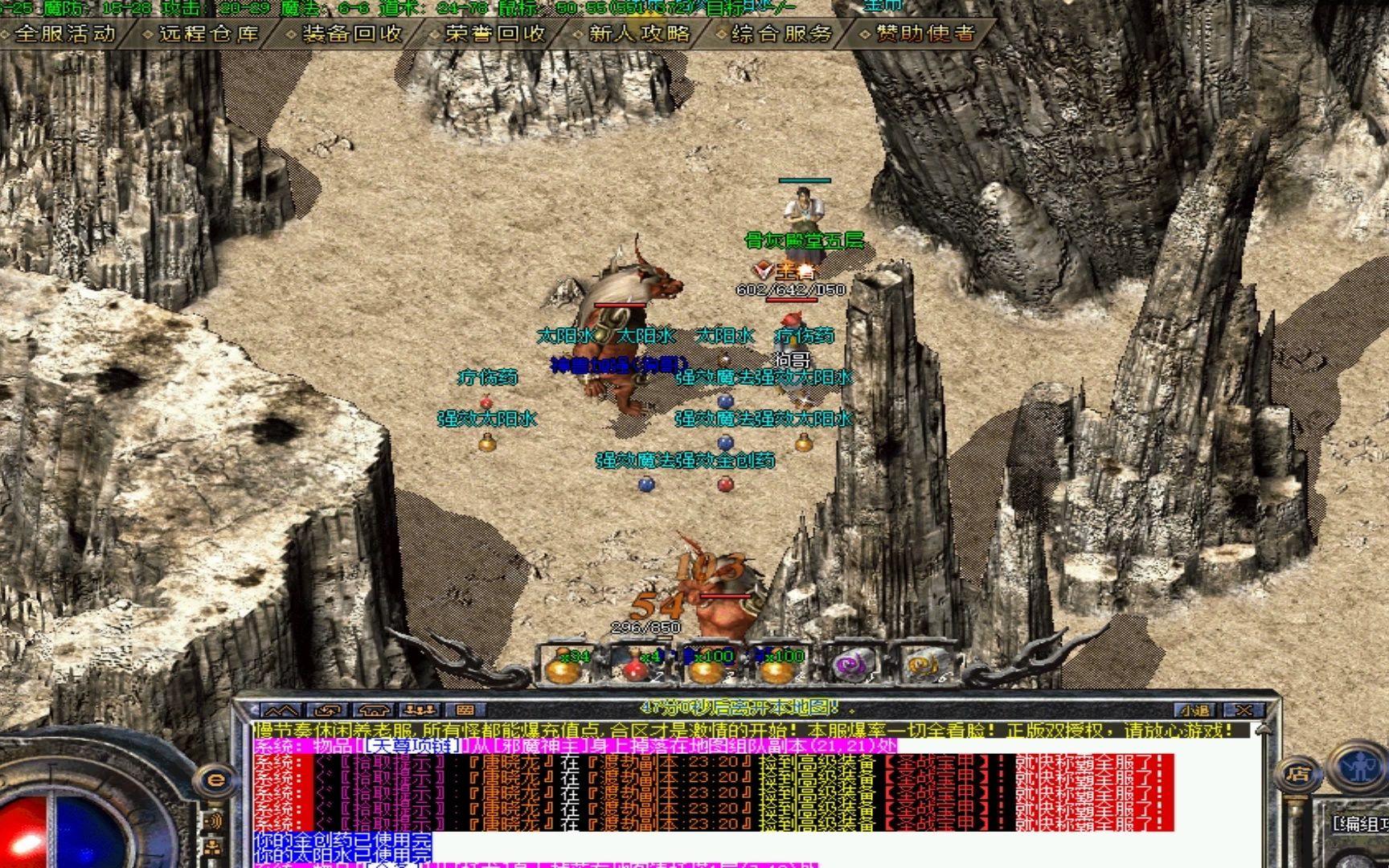Click the blue character figure round button
Screen dimensions: 1389x868
1358,767
